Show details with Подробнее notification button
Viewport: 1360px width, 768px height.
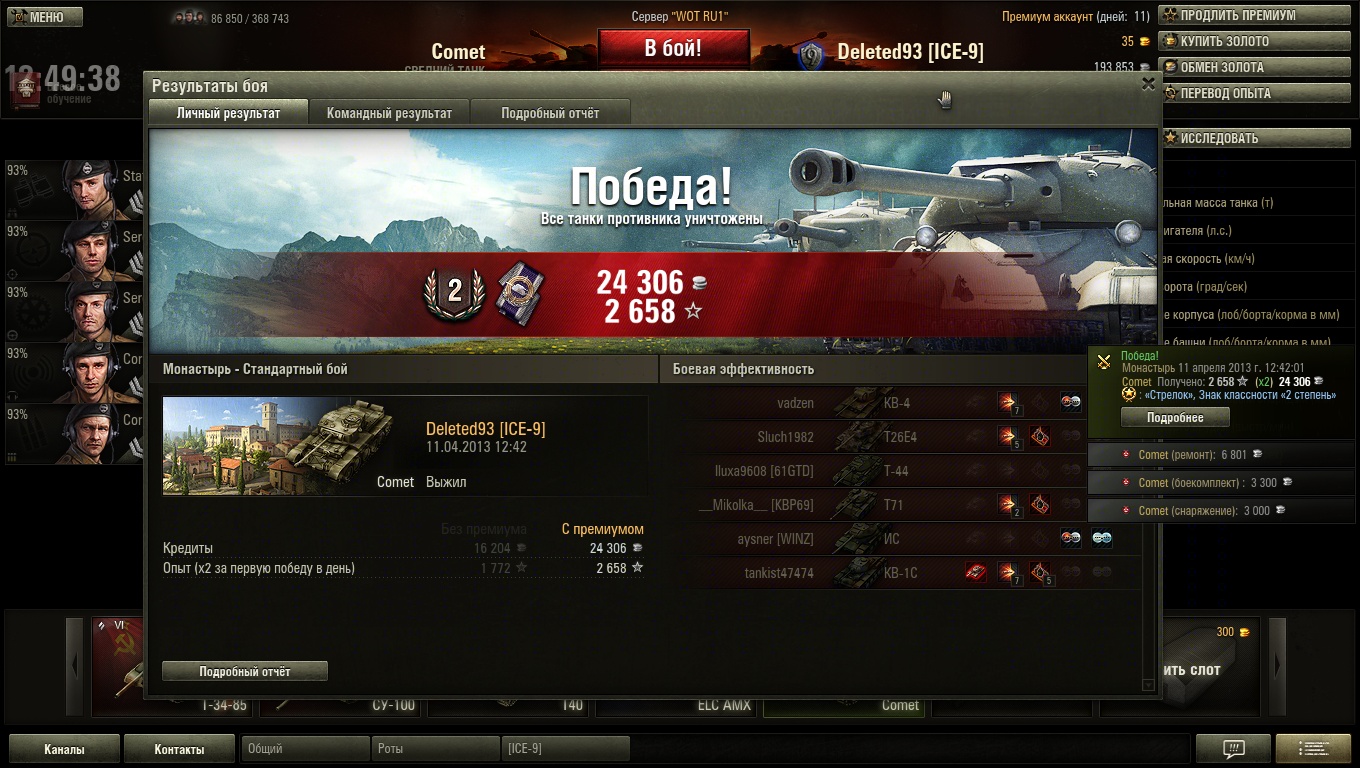pyautogui.click(x=1175, y=417)
